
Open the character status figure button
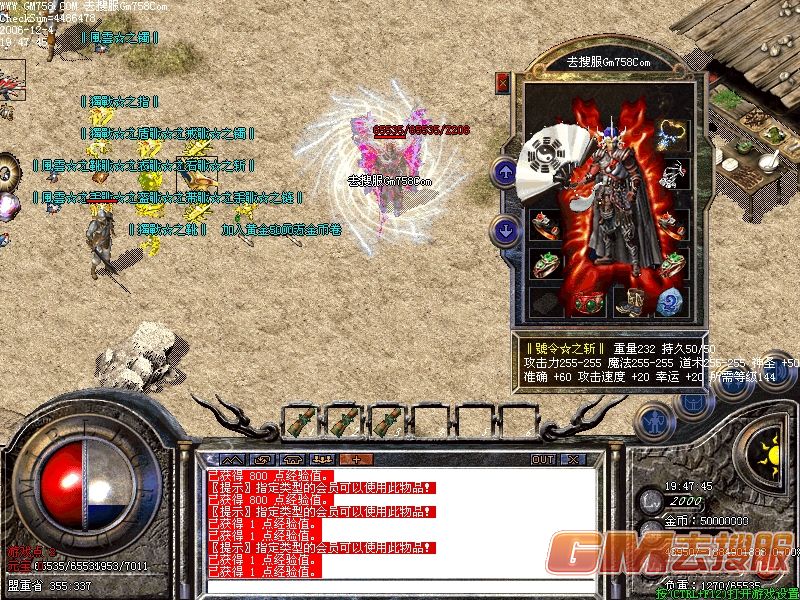pos(655,422)
